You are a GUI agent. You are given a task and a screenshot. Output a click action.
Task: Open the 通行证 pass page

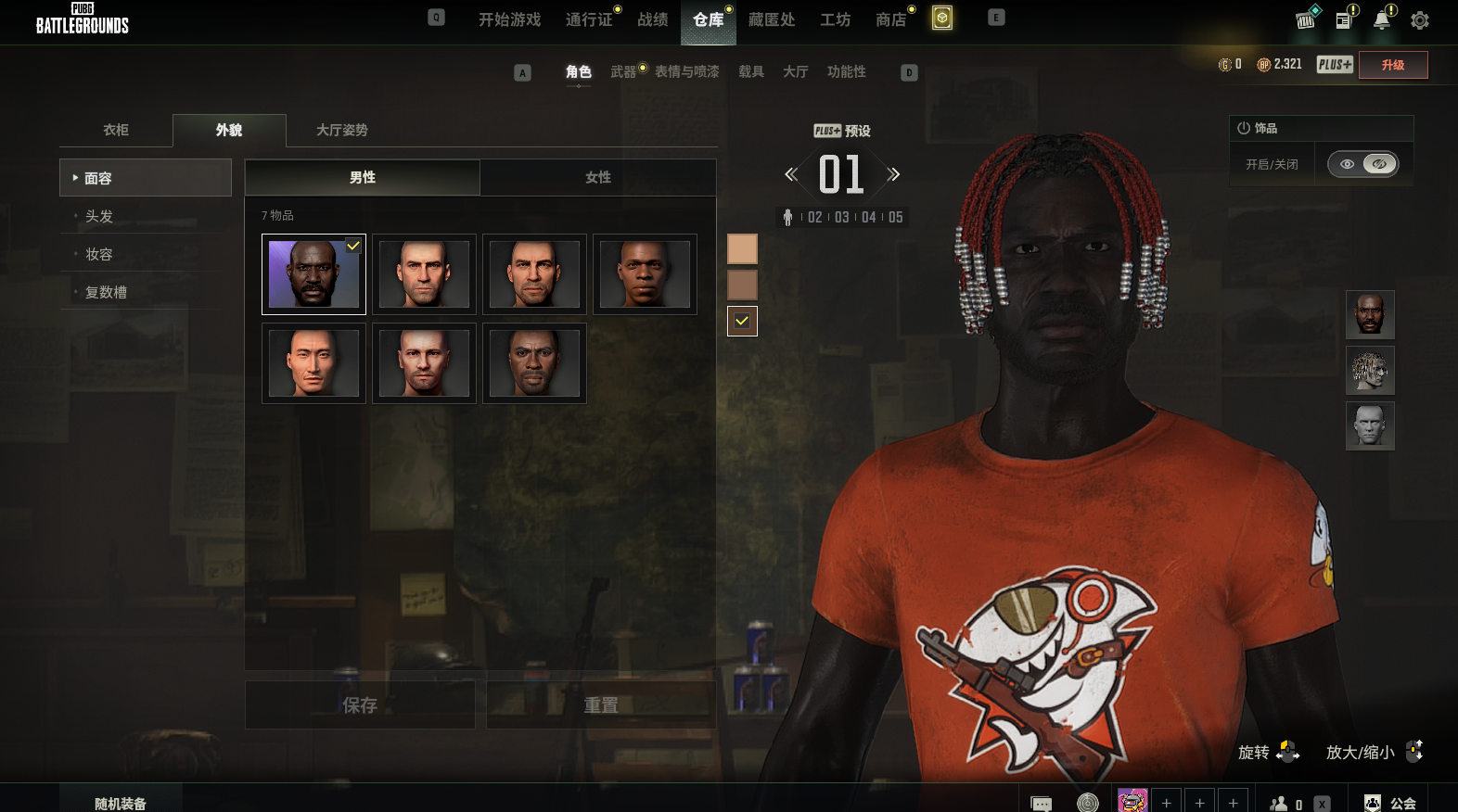[589, 19]
